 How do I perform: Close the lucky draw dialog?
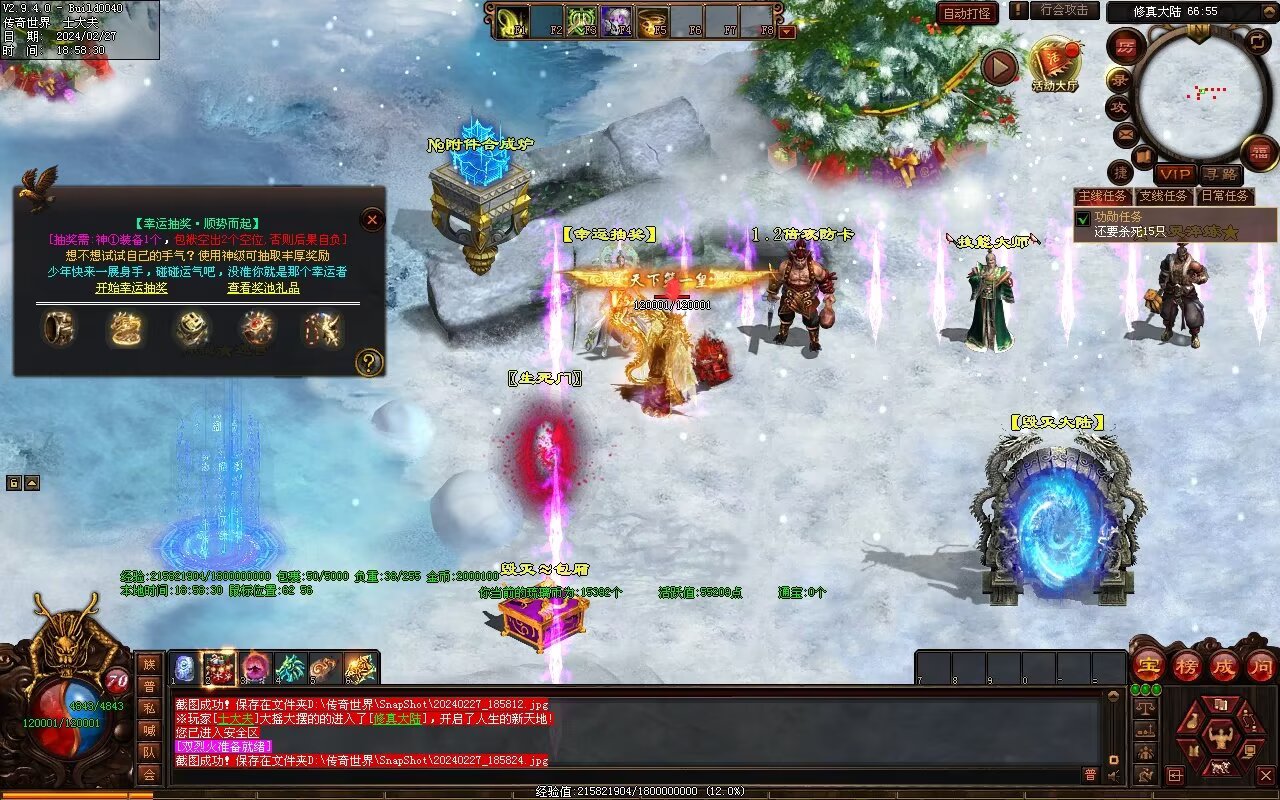pyautogui.click(x=372, y=220)
